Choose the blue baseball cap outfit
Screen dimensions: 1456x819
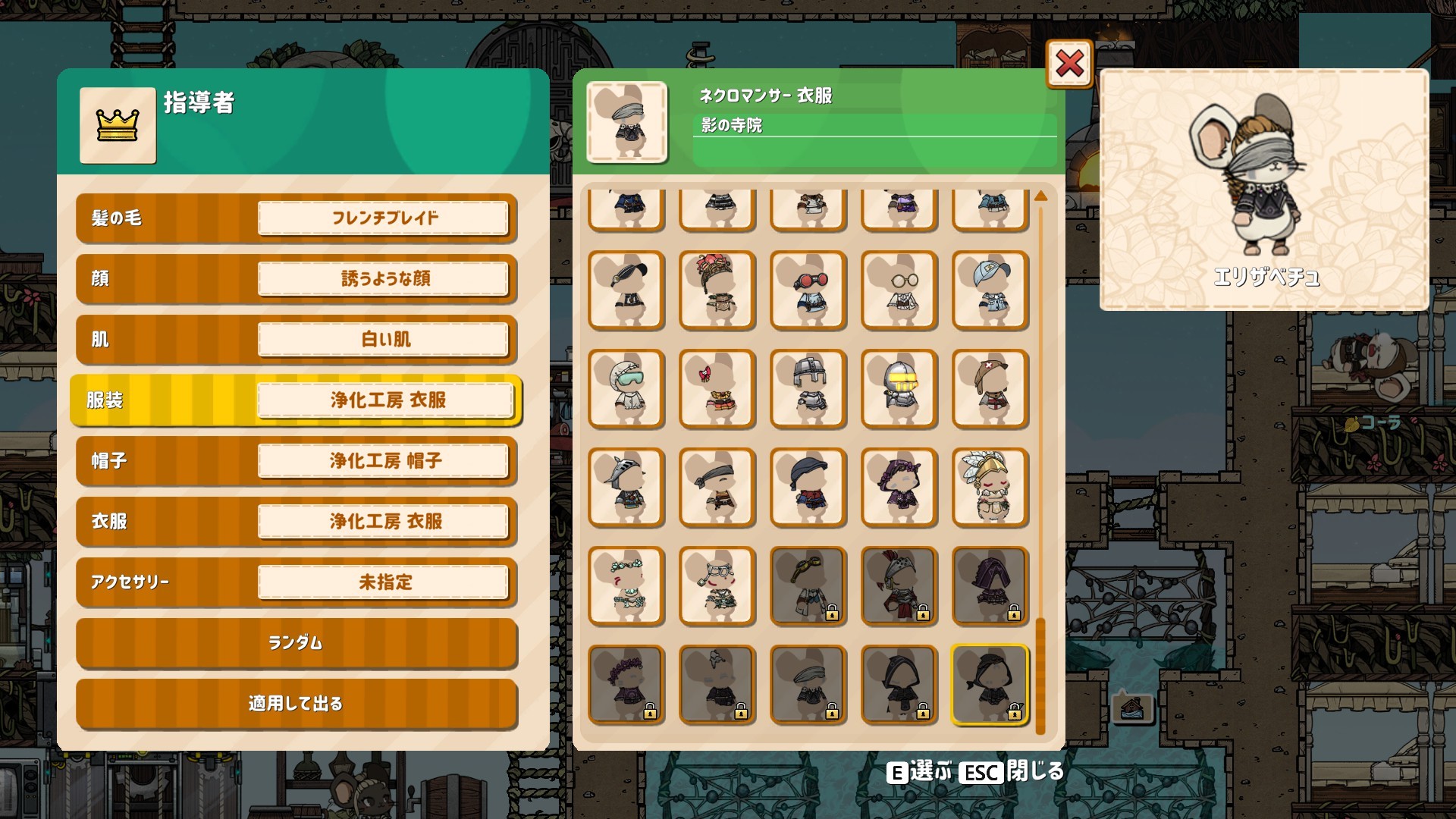[x=990, y=290]
